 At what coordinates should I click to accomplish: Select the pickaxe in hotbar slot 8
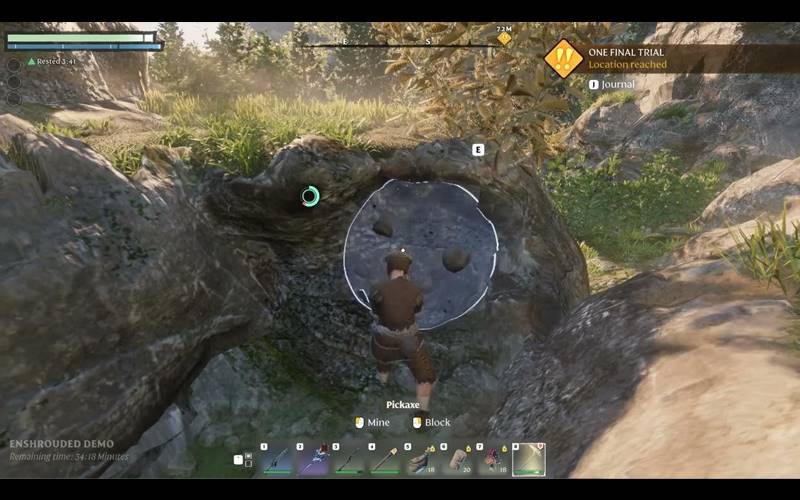point(529,460)
